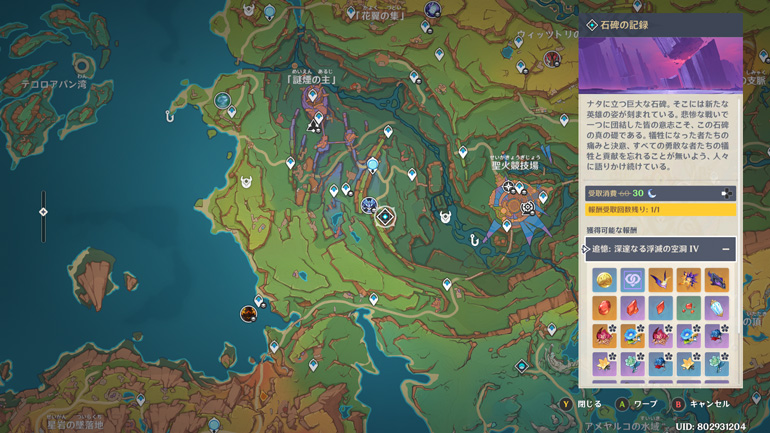This screenshot has width=770, height=433.
Task: Select the gold Mora coin reward
Action: [x=603, y=279]
